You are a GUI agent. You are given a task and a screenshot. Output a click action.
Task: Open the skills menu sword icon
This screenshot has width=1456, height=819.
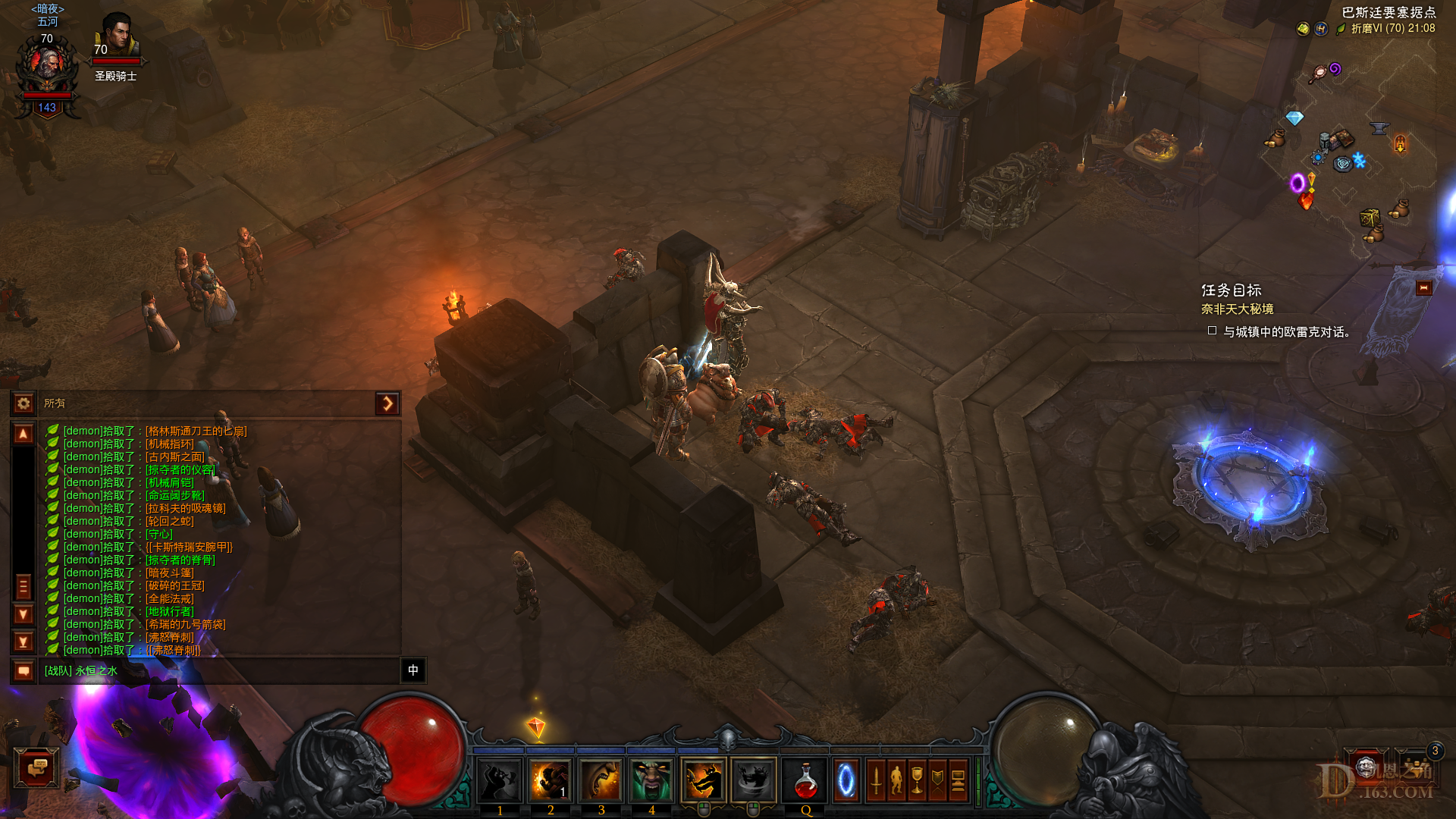[876, 780]
